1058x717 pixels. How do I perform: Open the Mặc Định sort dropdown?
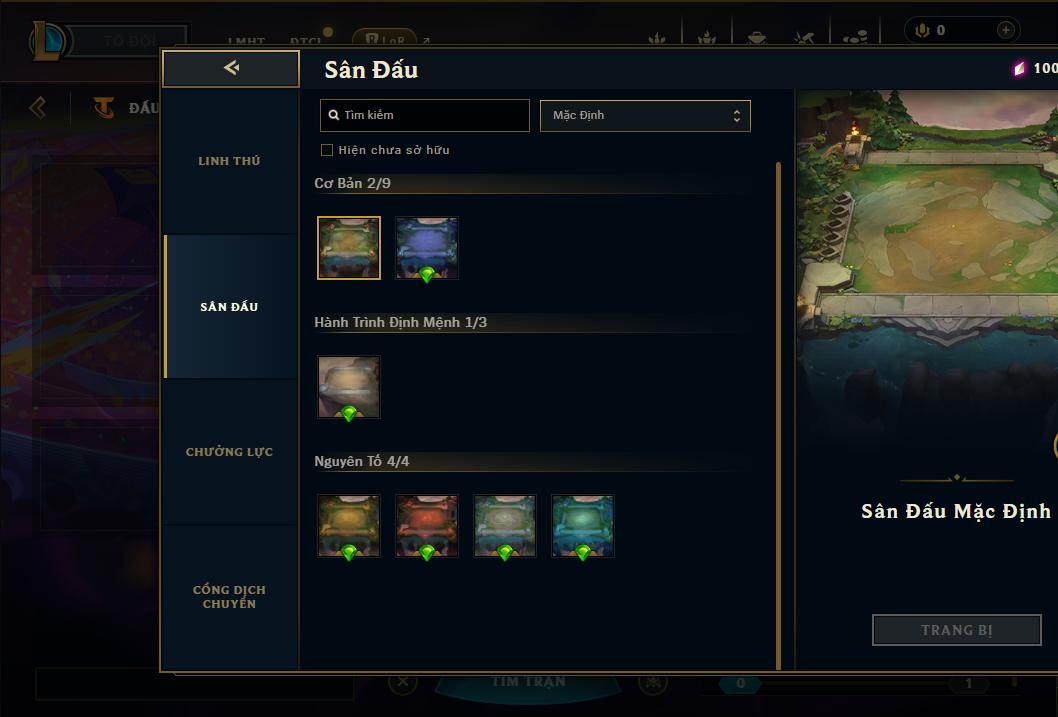coord(645,116)
